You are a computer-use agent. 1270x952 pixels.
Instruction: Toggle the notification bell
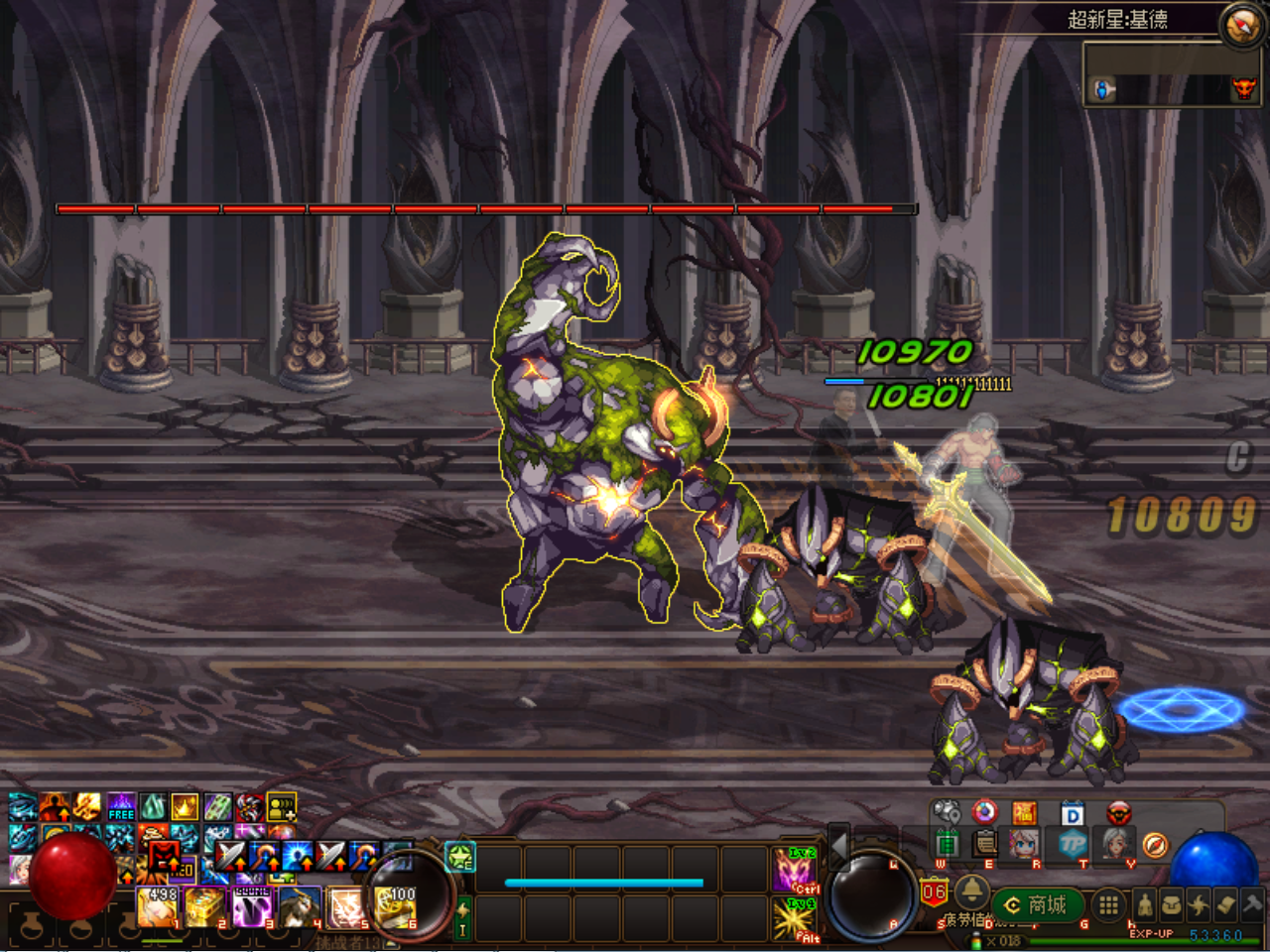pyautogui.click(x=972, y=892)
